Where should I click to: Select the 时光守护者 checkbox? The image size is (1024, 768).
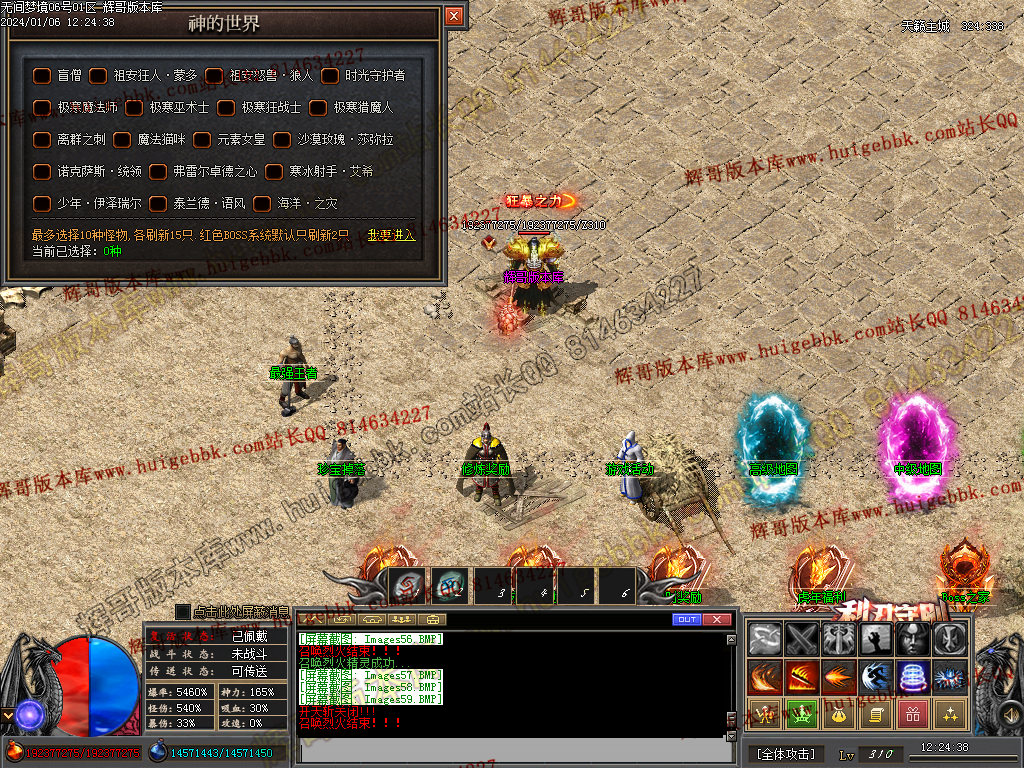(330, 75)
